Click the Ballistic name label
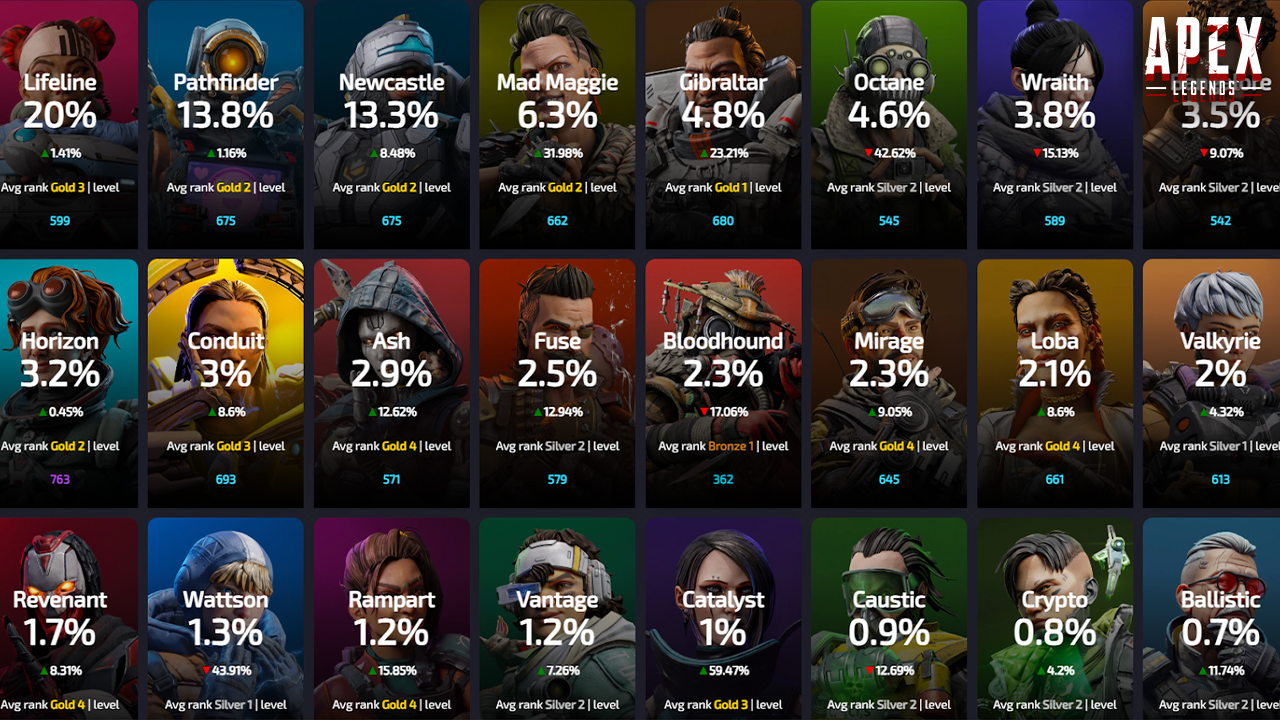1280x720 pixels. pyautogui.click(x=1220, y=600)
